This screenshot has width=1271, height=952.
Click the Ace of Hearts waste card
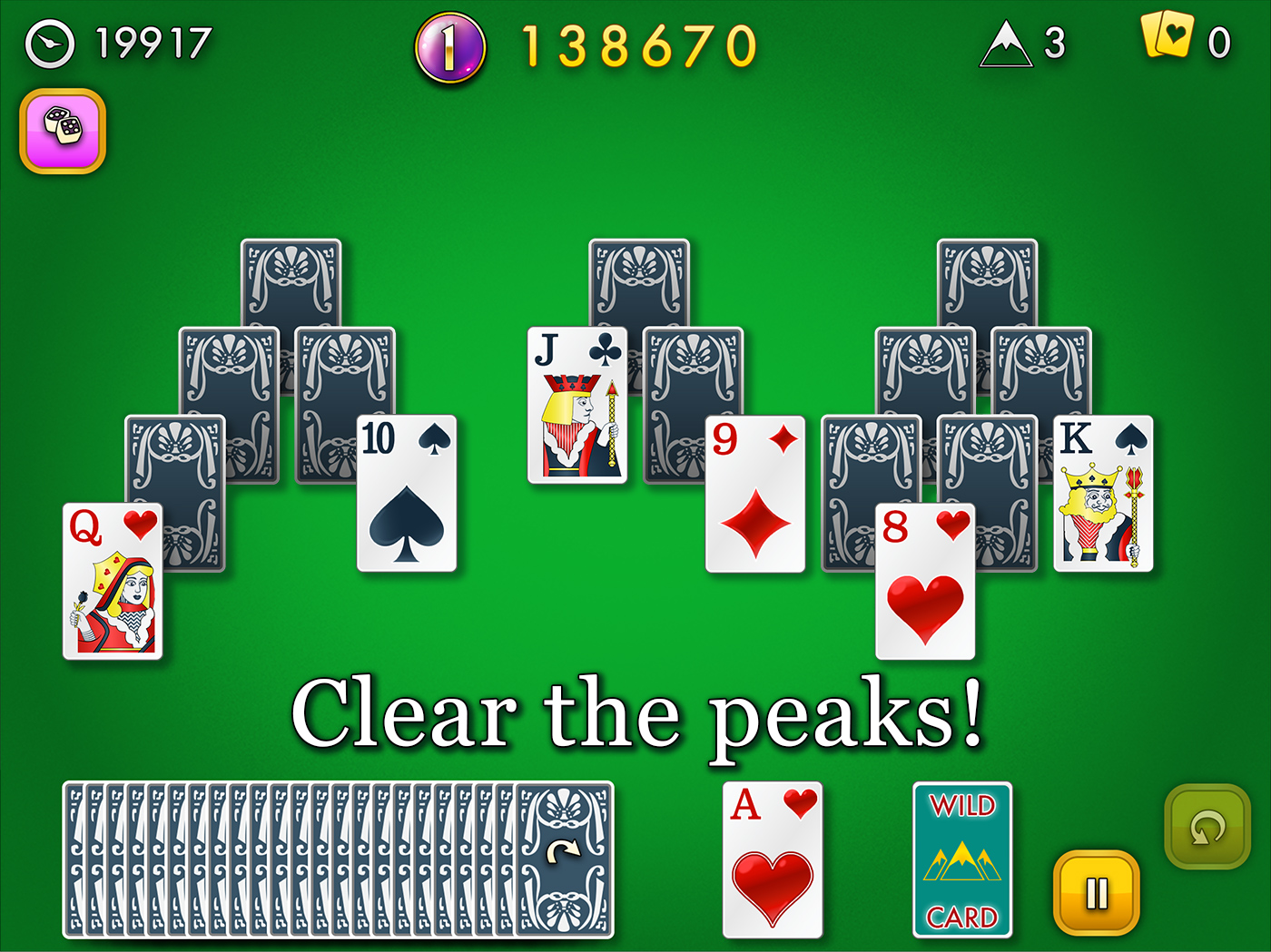tap(773, 859)
